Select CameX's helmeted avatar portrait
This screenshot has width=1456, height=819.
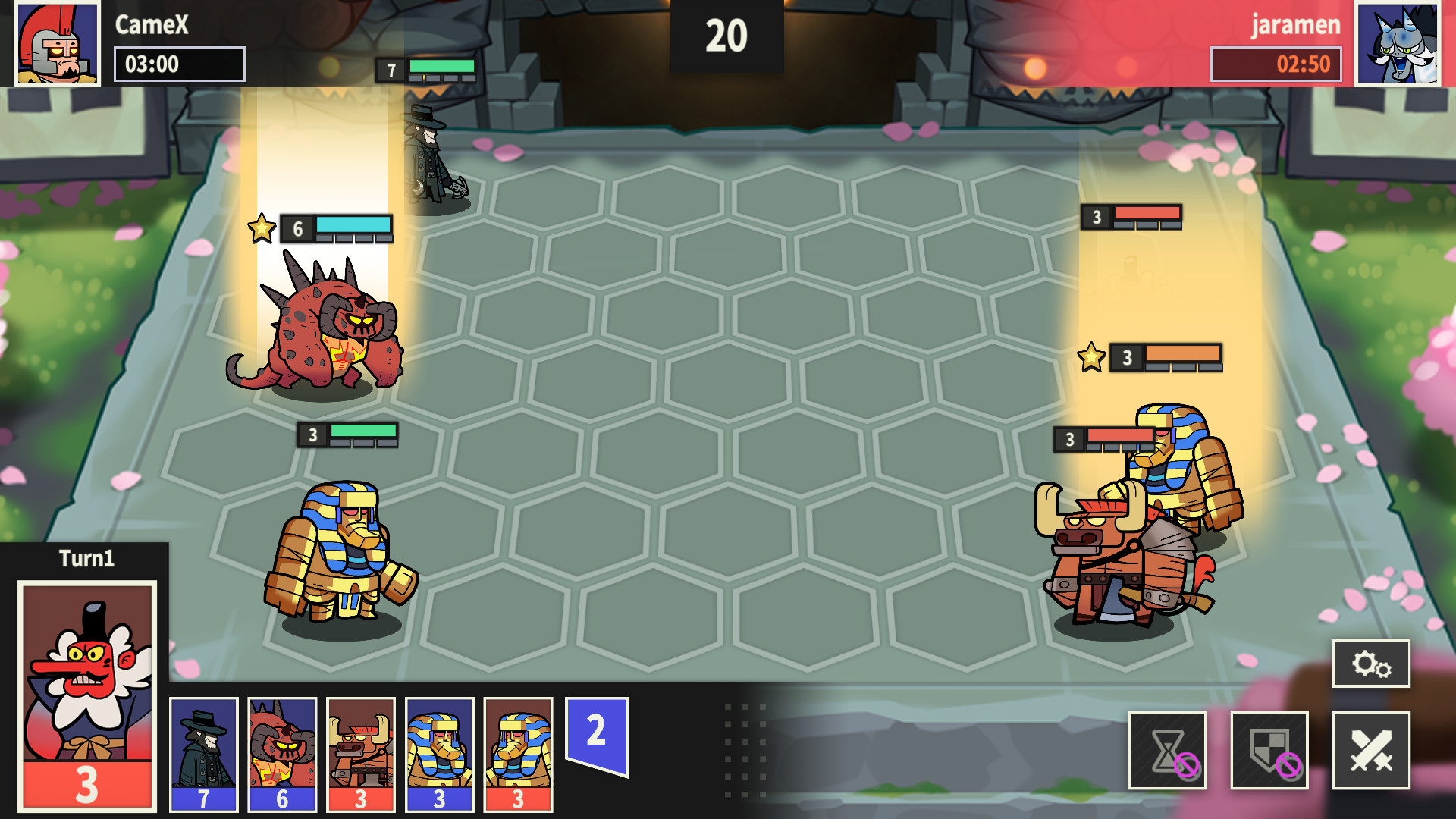tap(57, 42)
